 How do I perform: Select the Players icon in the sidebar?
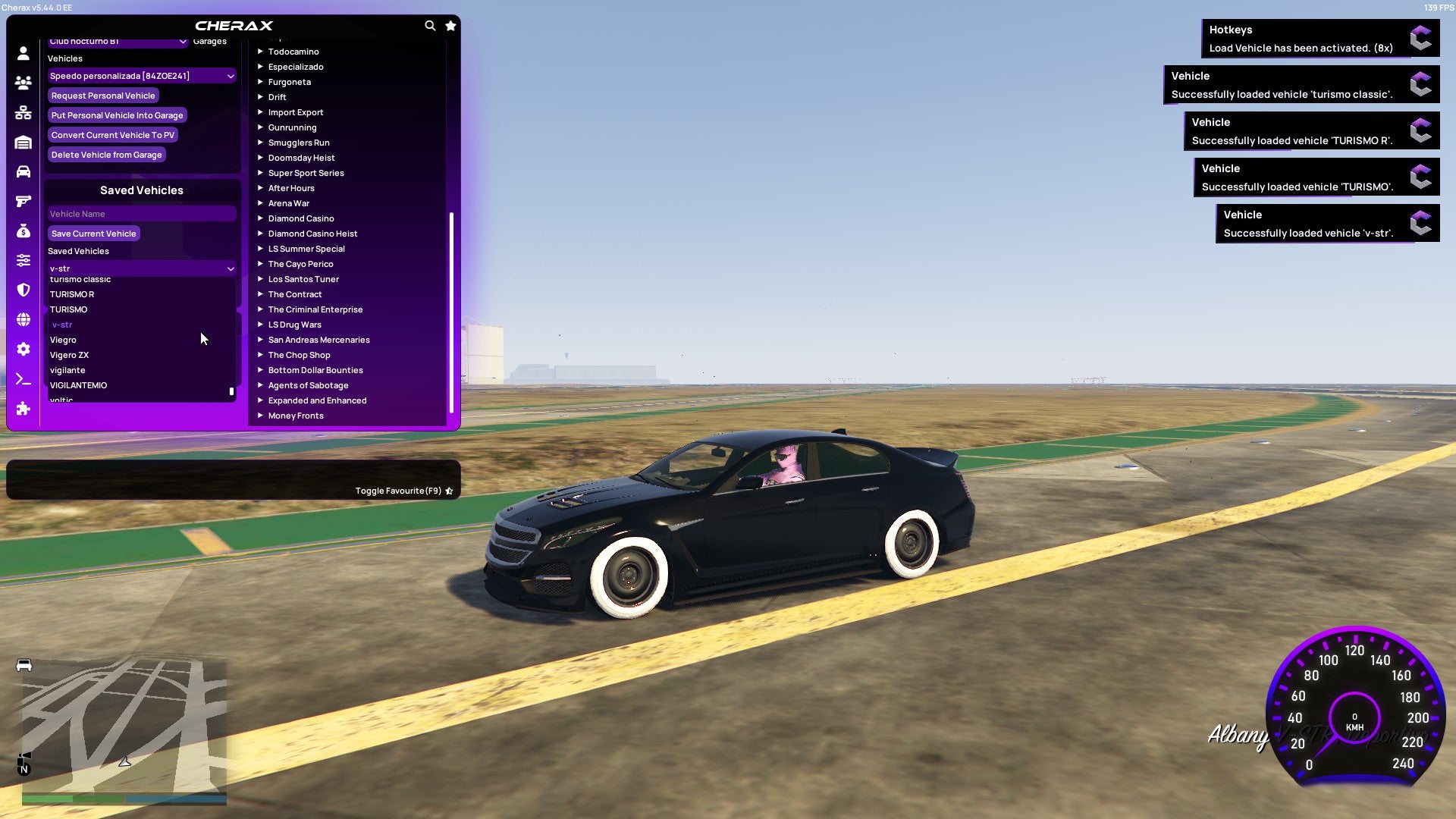tap(23, 83)
